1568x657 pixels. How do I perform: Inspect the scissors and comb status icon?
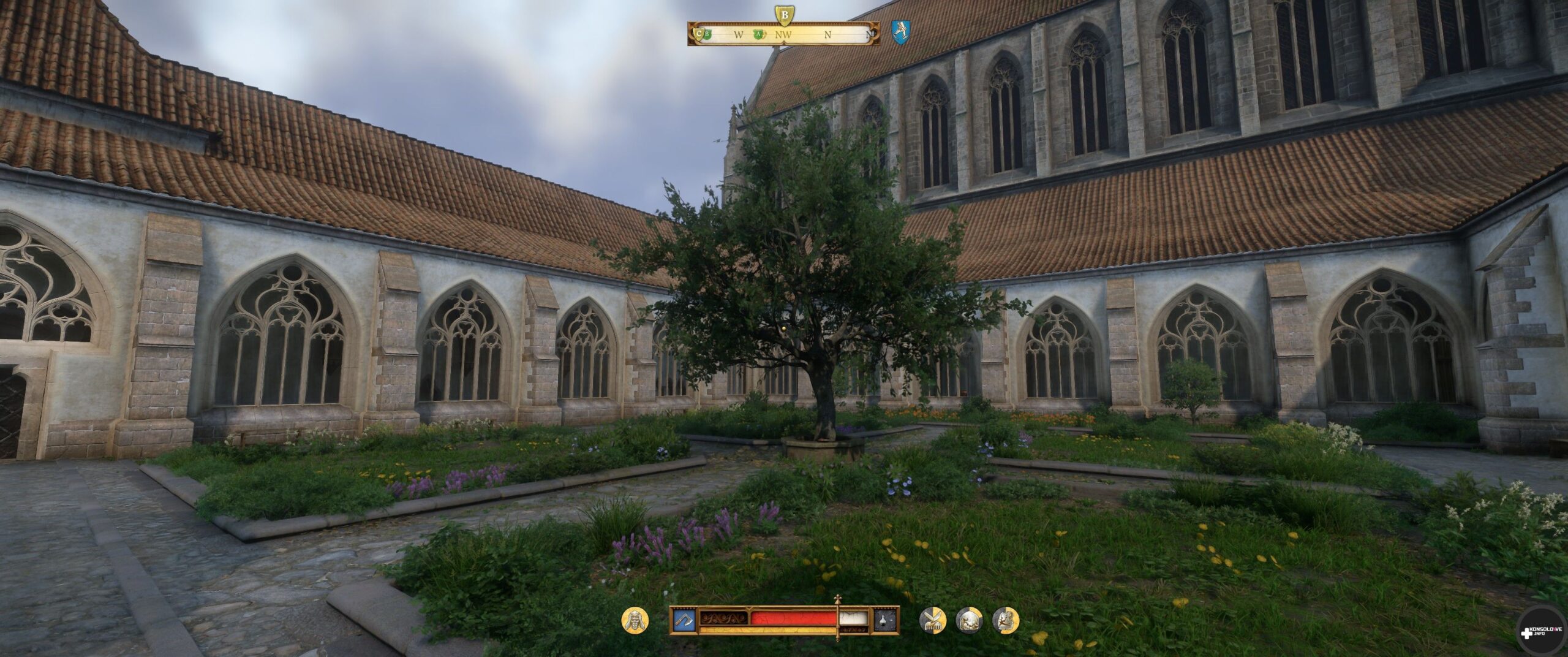pyautogui.click(x=932, y=620)
